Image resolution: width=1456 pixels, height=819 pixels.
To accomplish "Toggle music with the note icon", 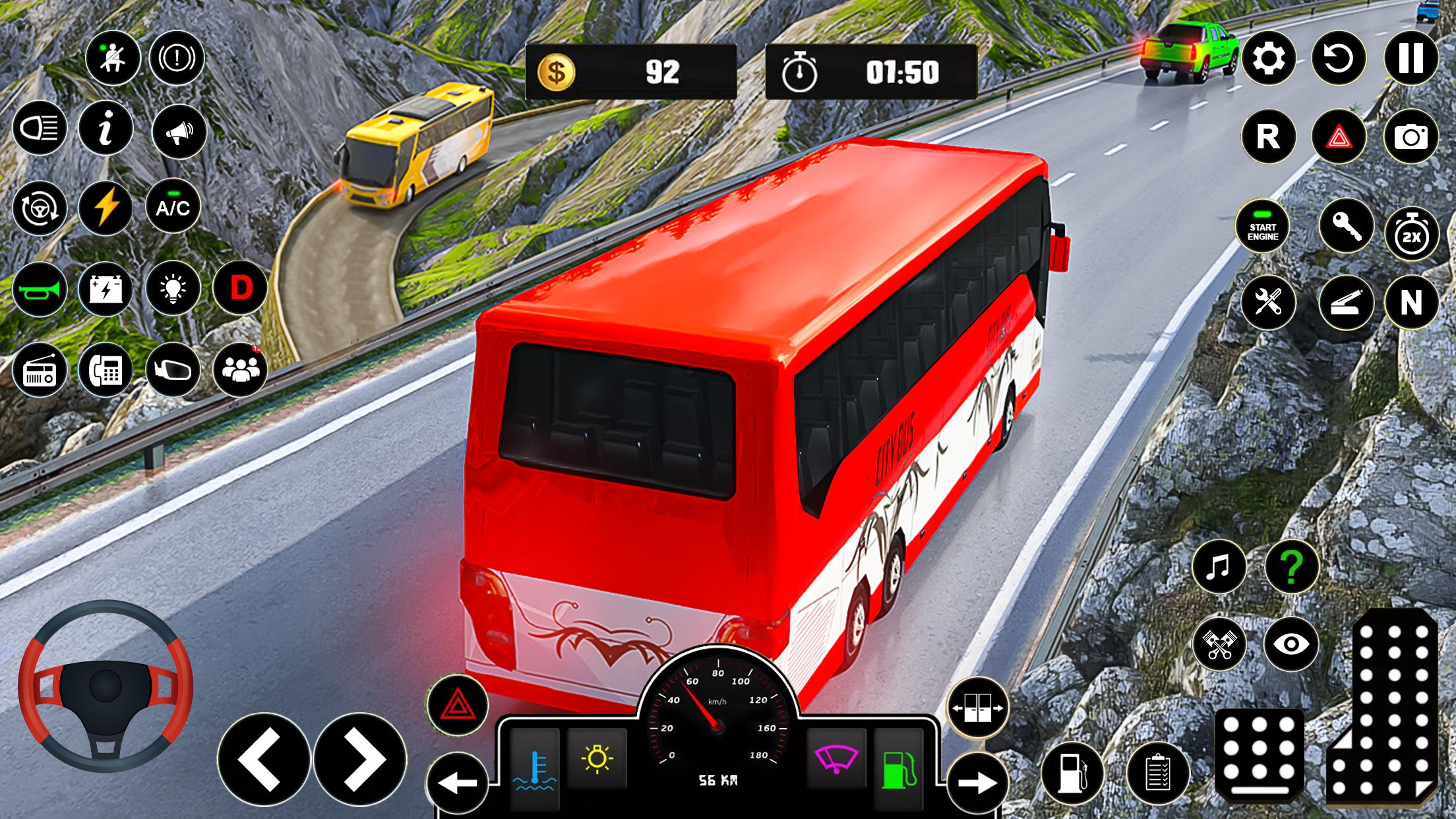I will [1219, 566].
